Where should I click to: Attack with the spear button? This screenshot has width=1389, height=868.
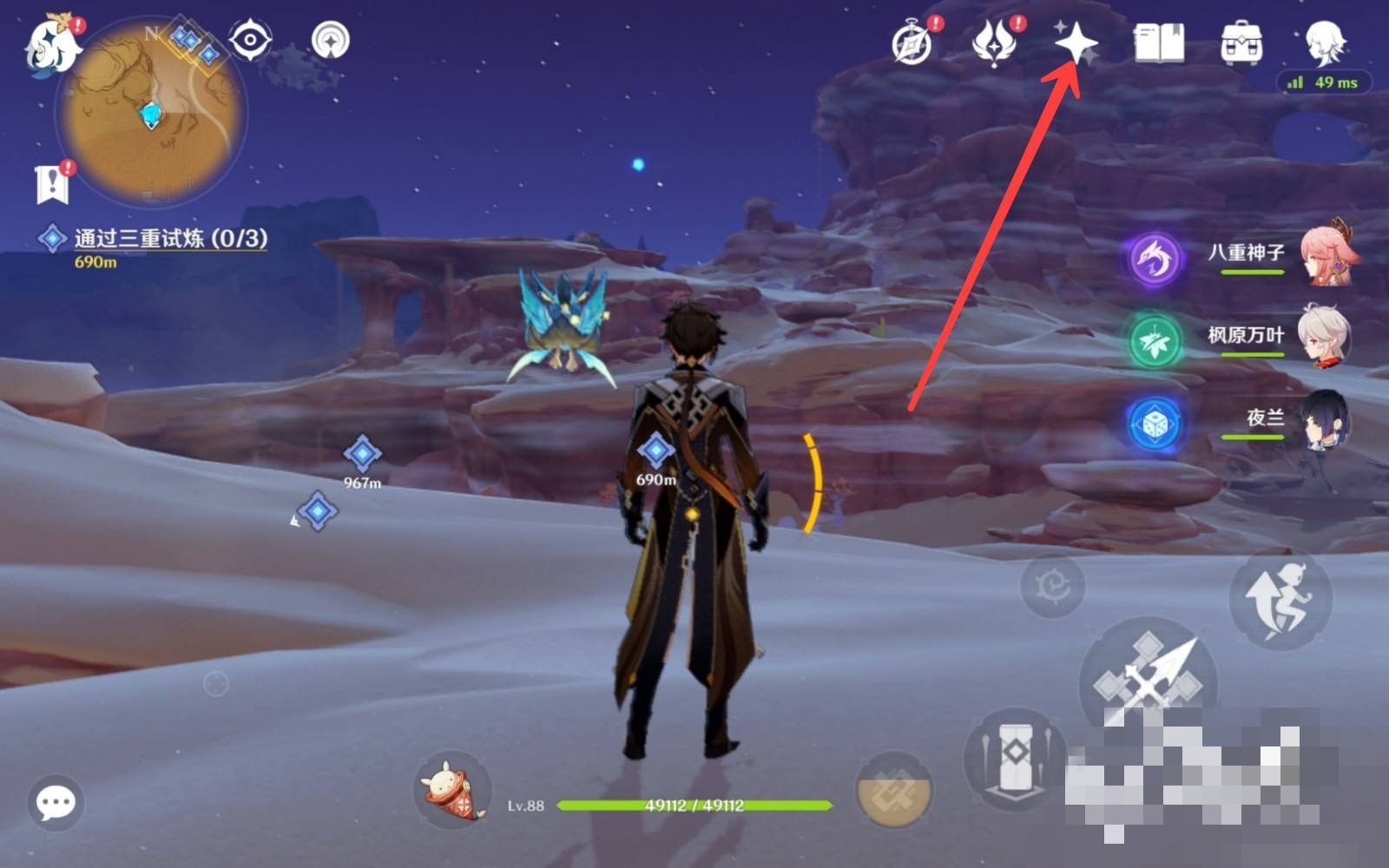(1148, 682)
